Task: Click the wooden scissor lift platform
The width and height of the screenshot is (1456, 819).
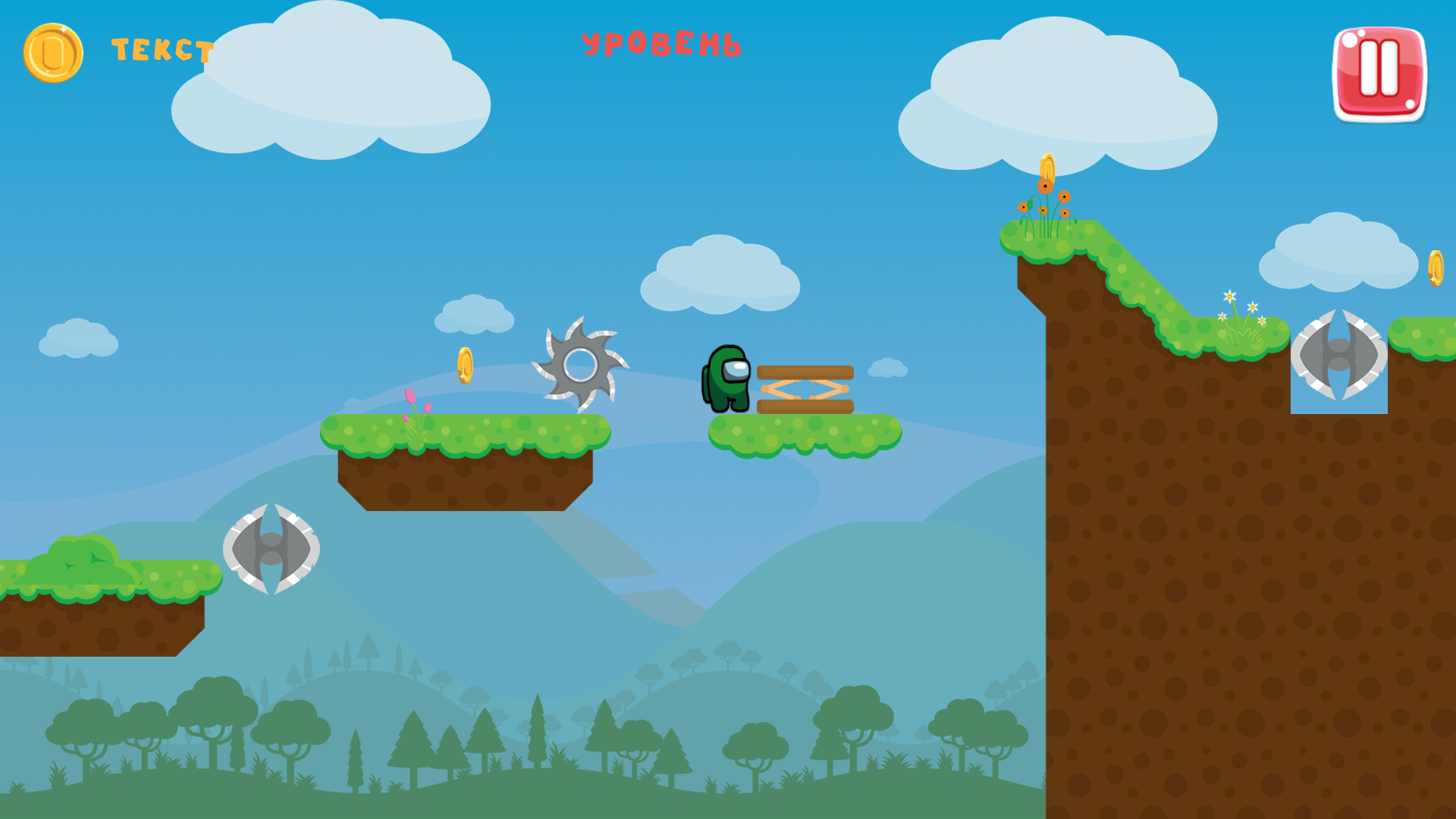Action: 804,387
